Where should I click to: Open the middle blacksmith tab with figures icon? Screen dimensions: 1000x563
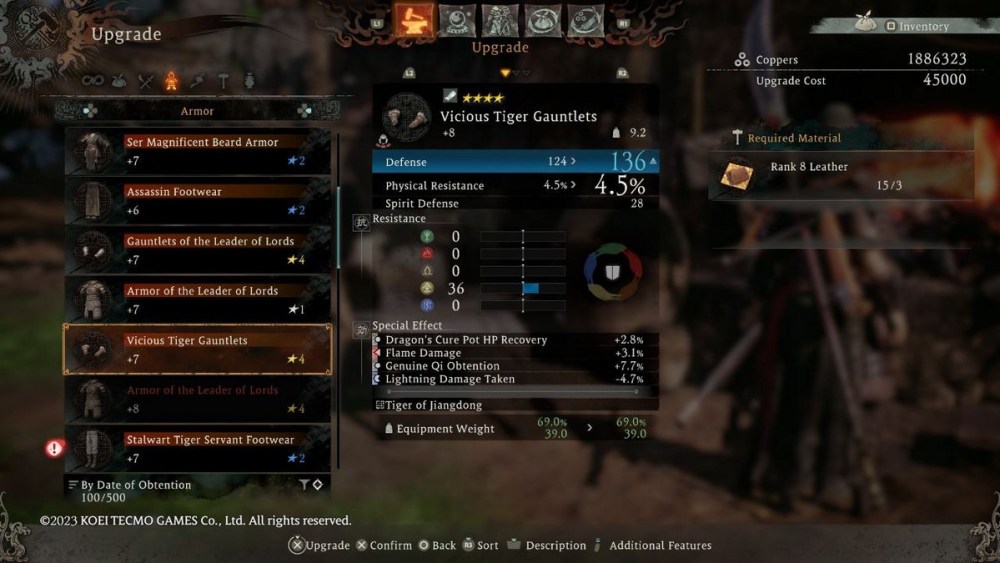(x=500, y=20)
